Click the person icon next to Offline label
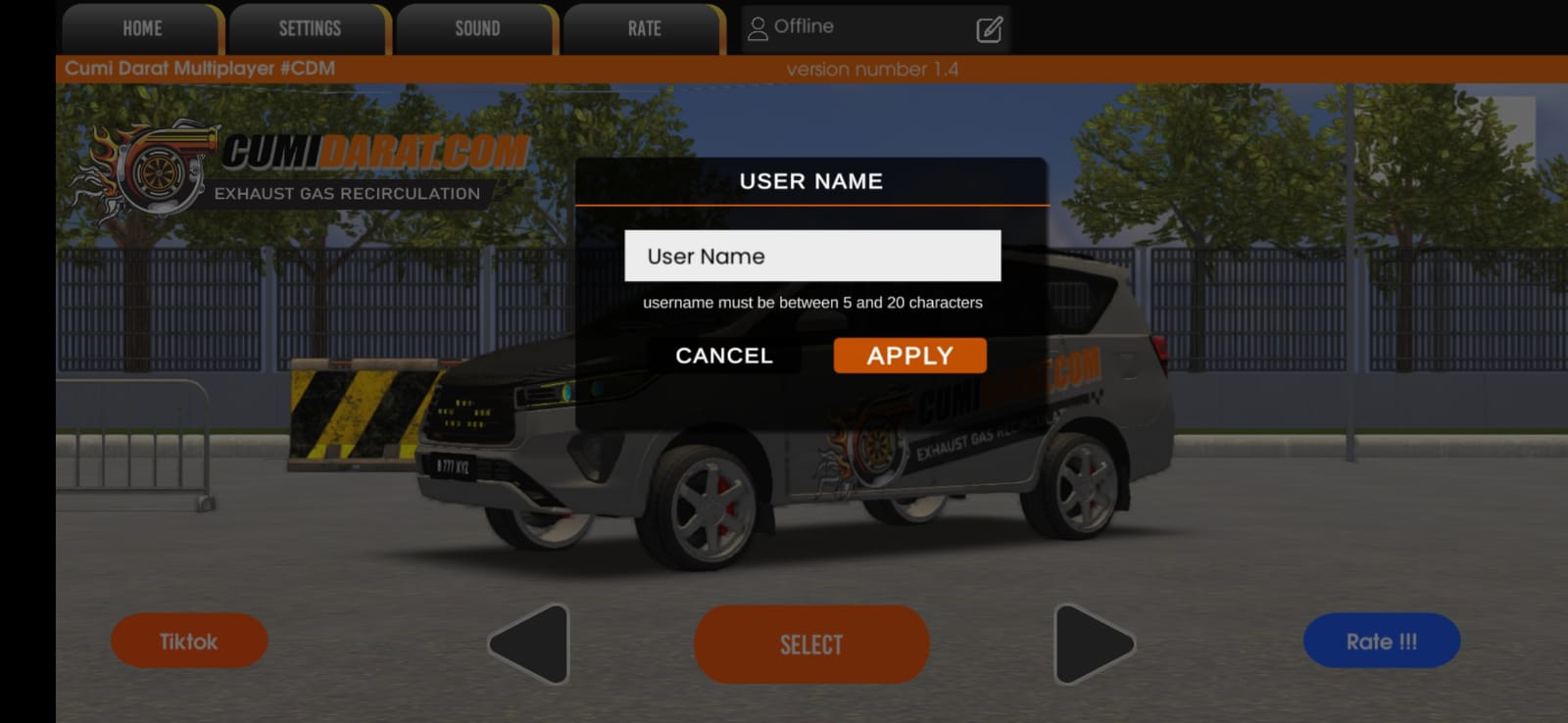Image resolution: width=1568 pixels, height=723 pixels. click(x=756, y=26)
